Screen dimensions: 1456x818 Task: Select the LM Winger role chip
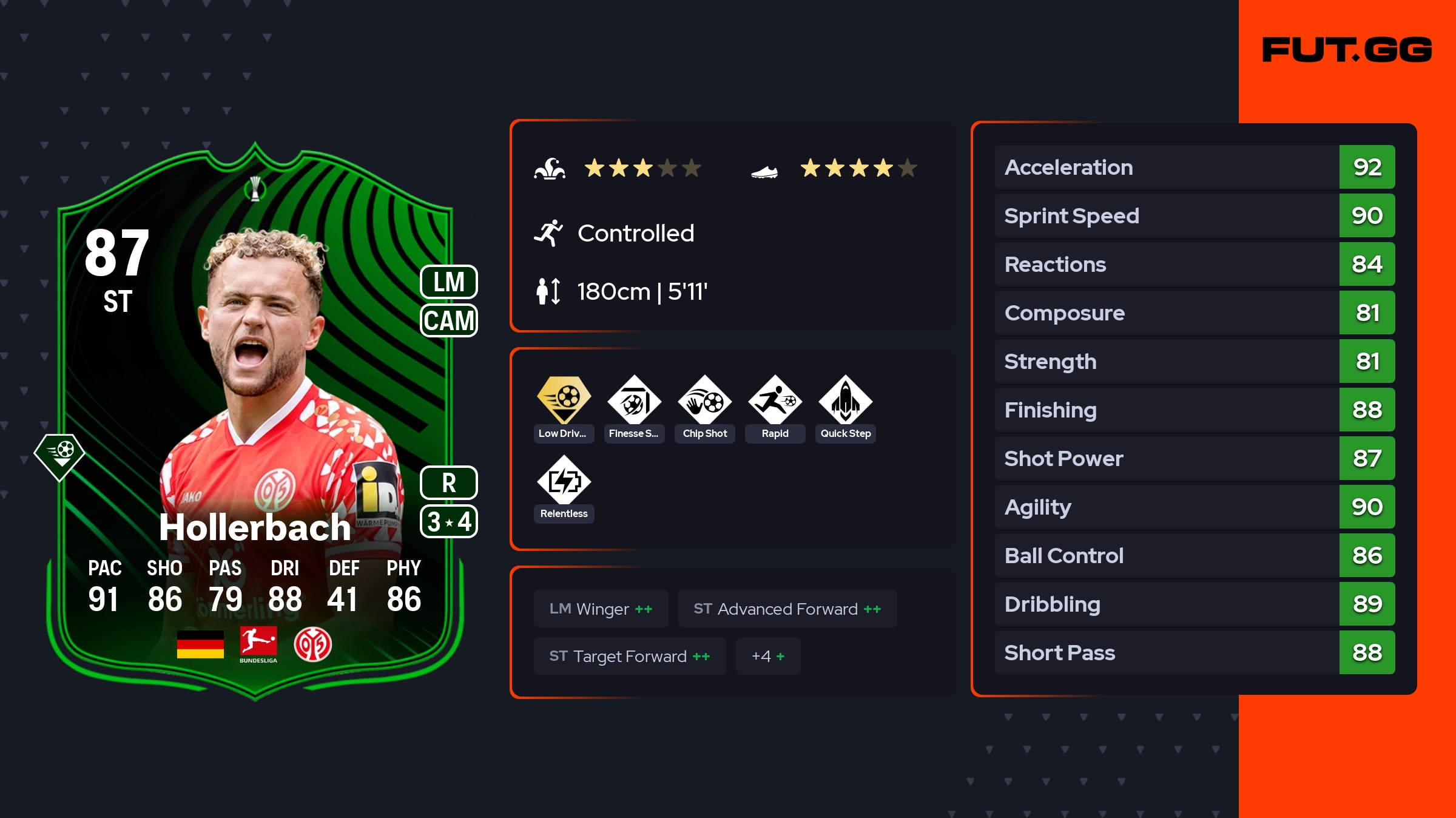(601, 609)
